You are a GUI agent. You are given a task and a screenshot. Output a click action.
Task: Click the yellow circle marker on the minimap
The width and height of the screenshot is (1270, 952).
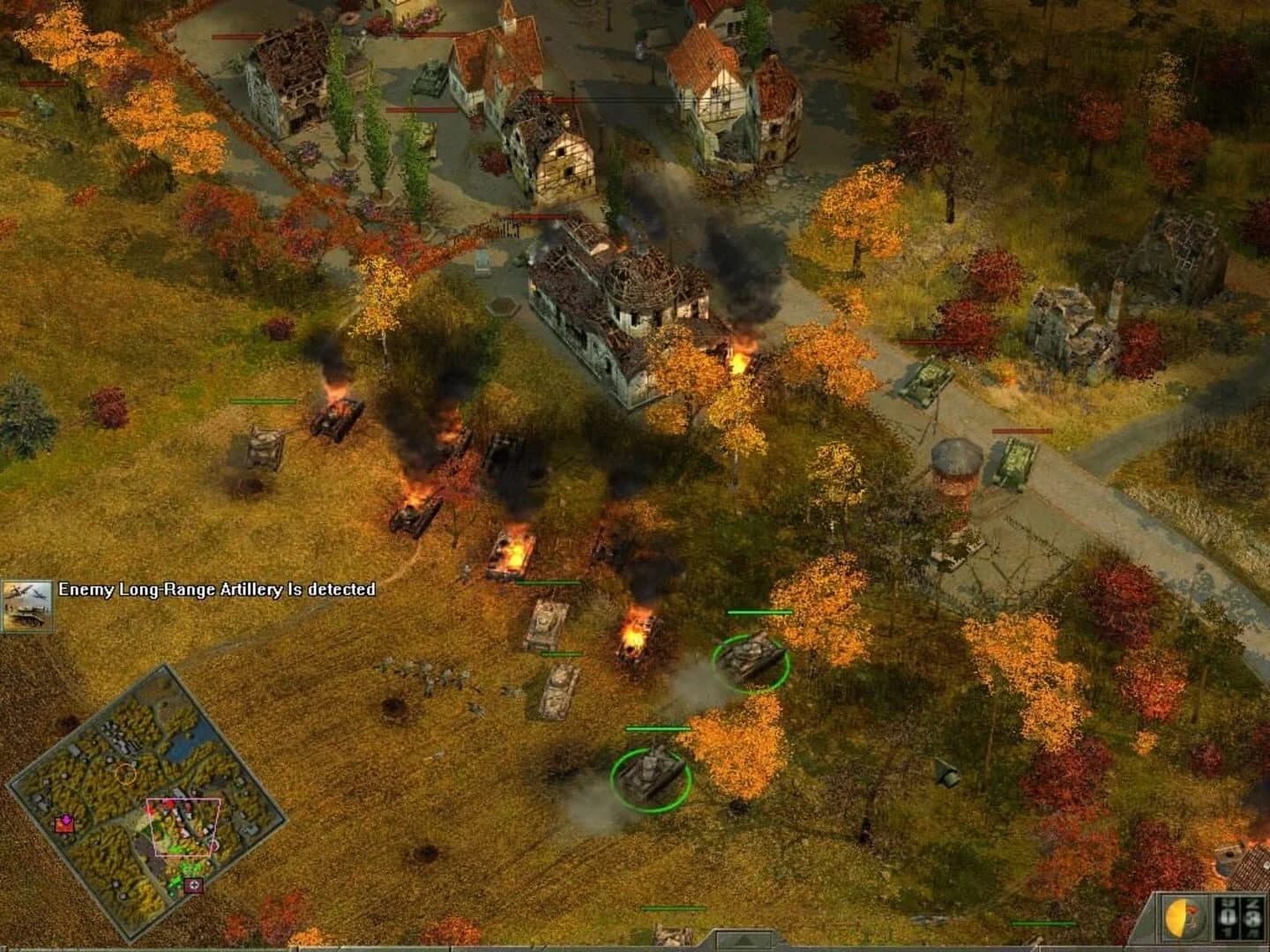127,772
